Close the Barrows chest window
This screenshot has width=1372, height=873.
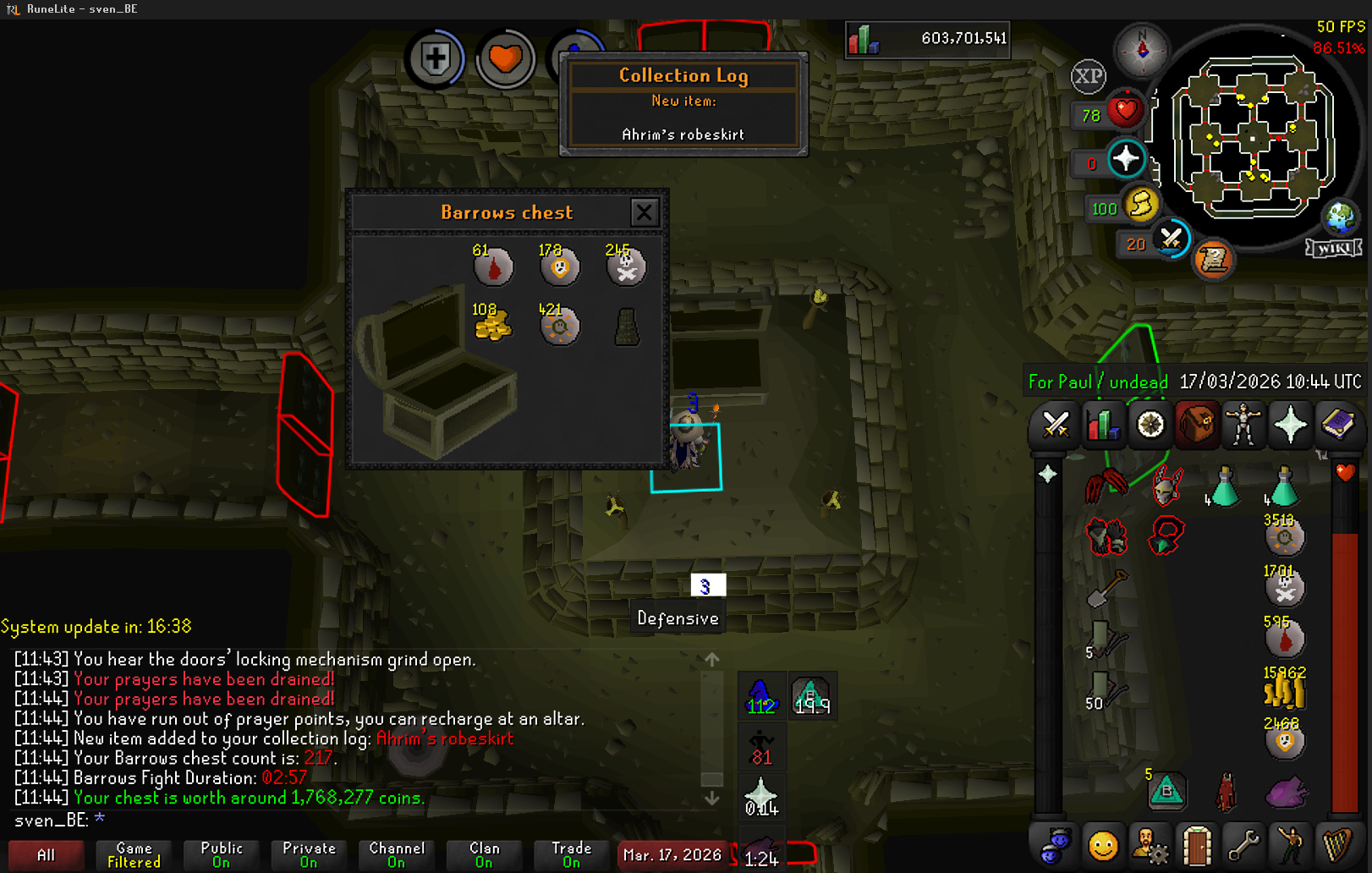coord(644,212)
